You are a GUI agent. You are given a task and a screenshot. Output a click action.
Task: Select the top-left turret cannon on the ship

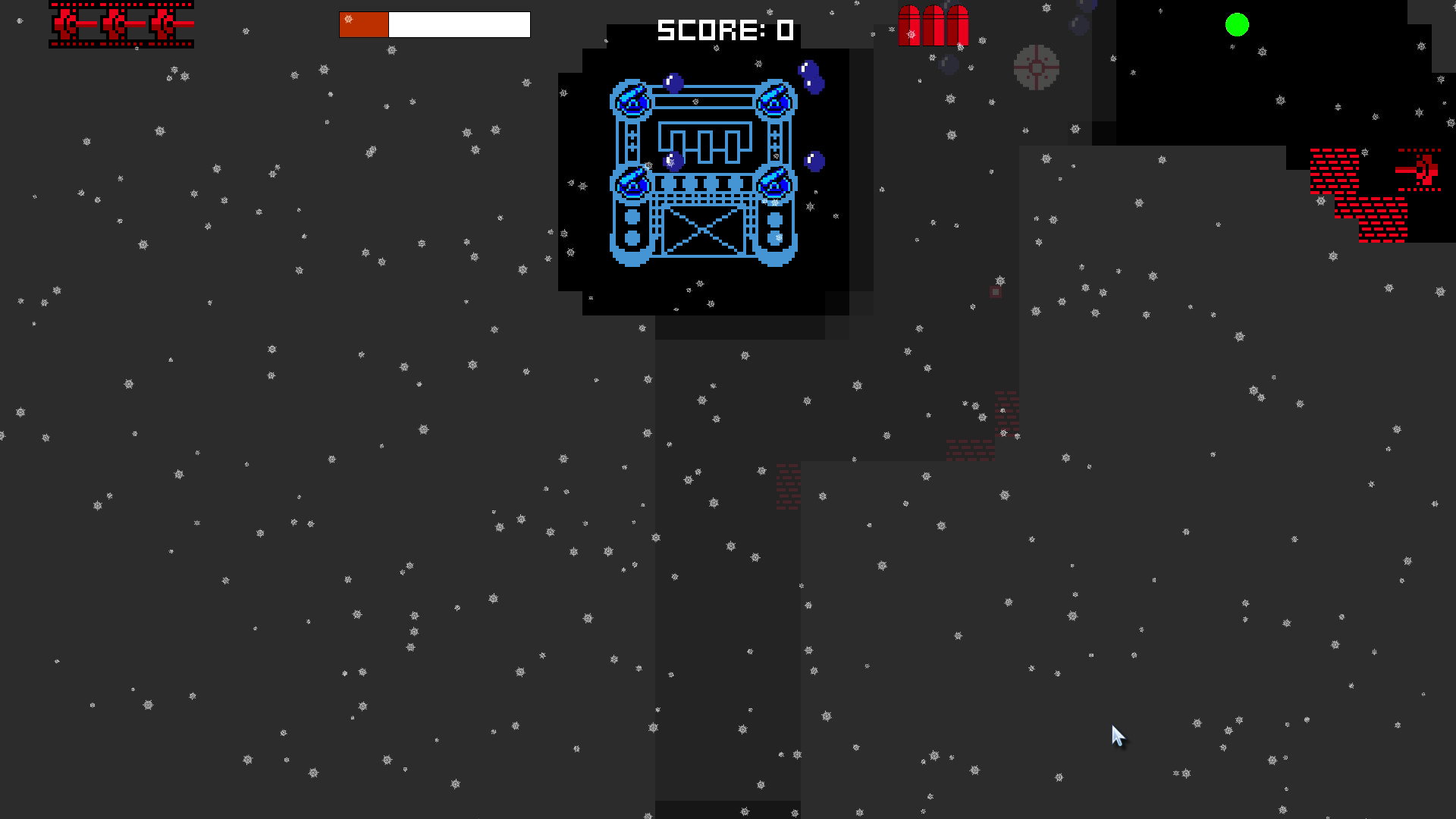tap(629, 99)
